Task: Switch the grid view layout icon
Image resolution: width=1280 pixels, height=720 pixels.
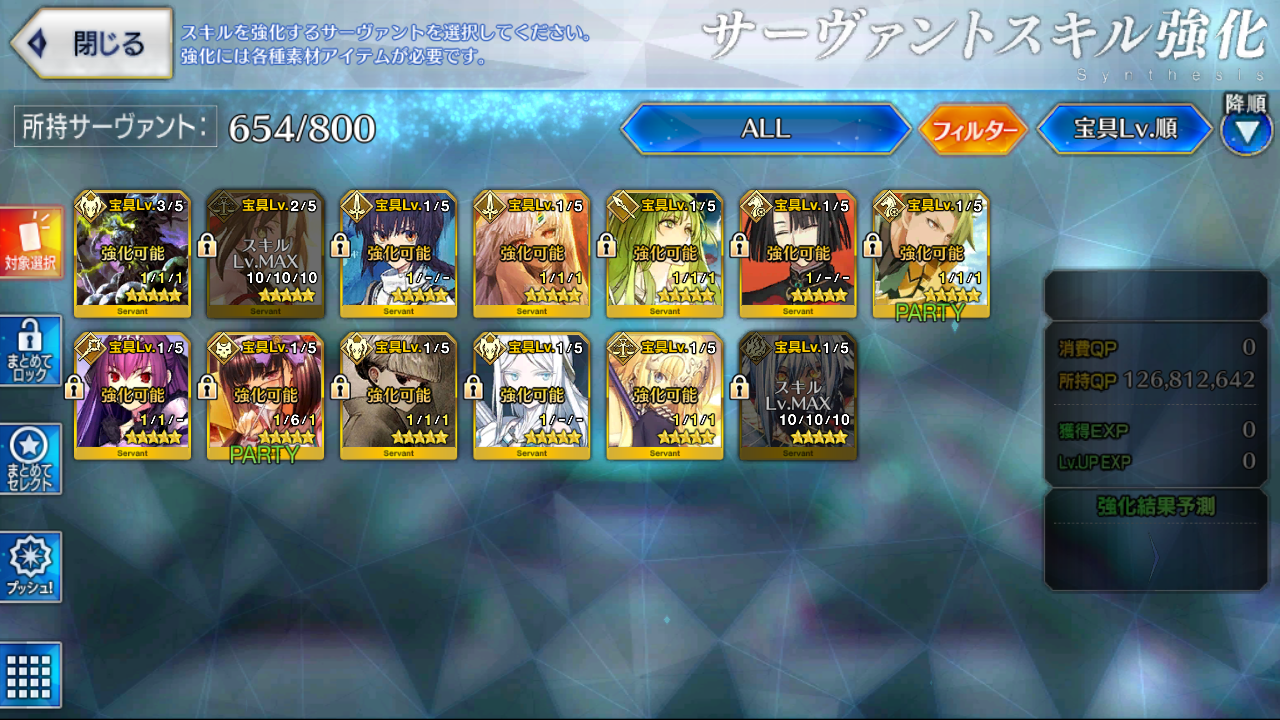Action: click(x=32, y=674)
